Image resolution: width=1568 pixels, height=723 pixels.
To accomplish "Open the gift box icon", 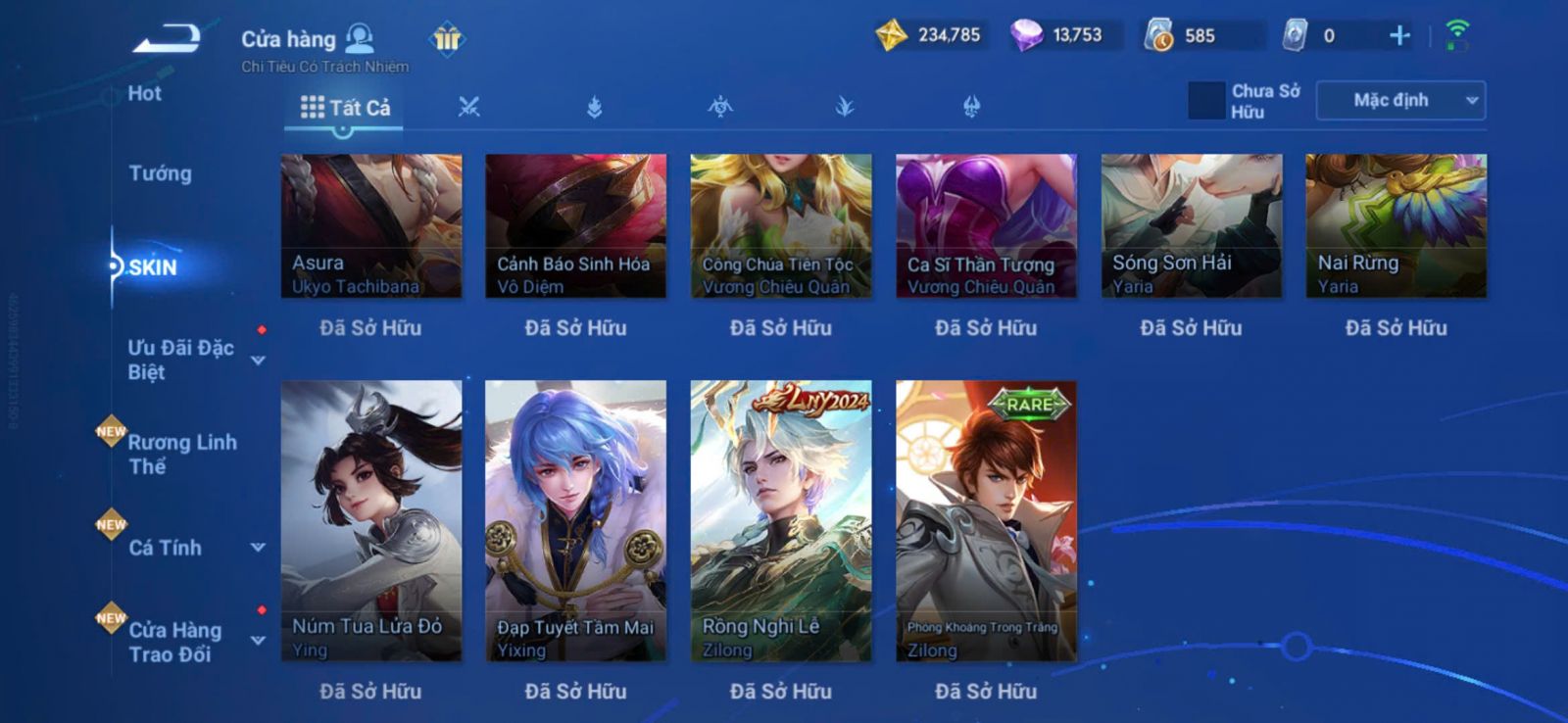I will pos(447,39).
